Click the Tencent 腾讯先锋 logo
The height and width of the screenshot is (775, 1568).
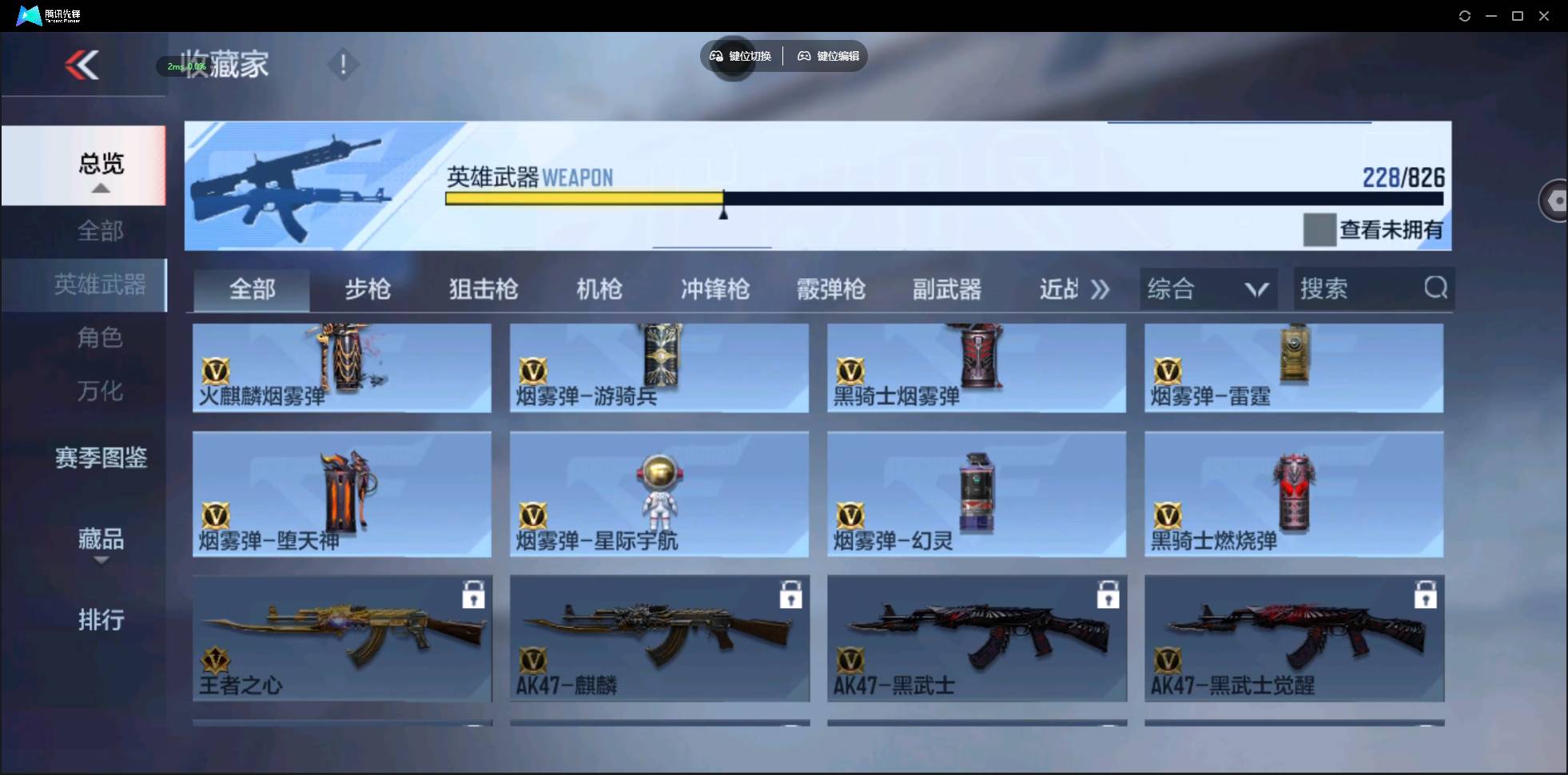(x=26, y=14)
